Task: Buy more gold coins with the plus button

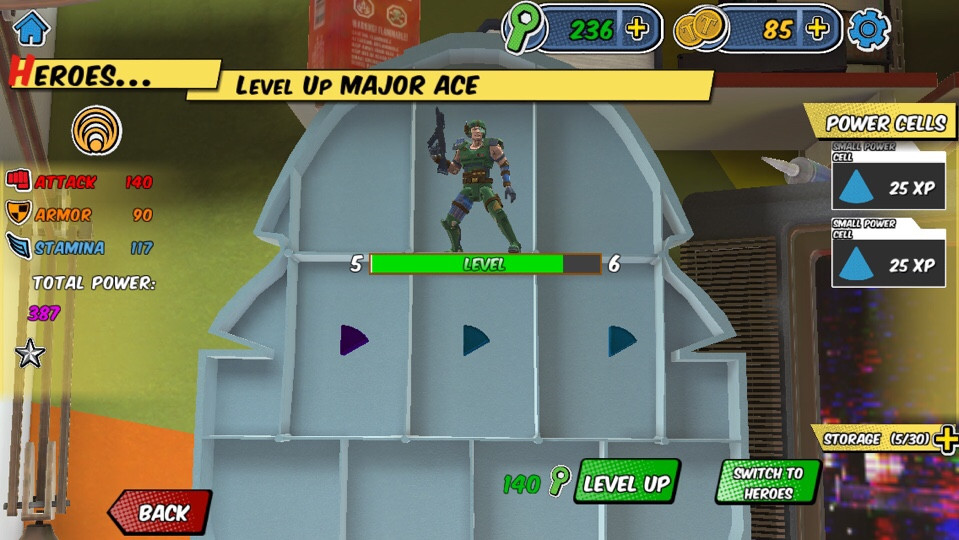Action: pyautogui.click(x=817, y=29)
